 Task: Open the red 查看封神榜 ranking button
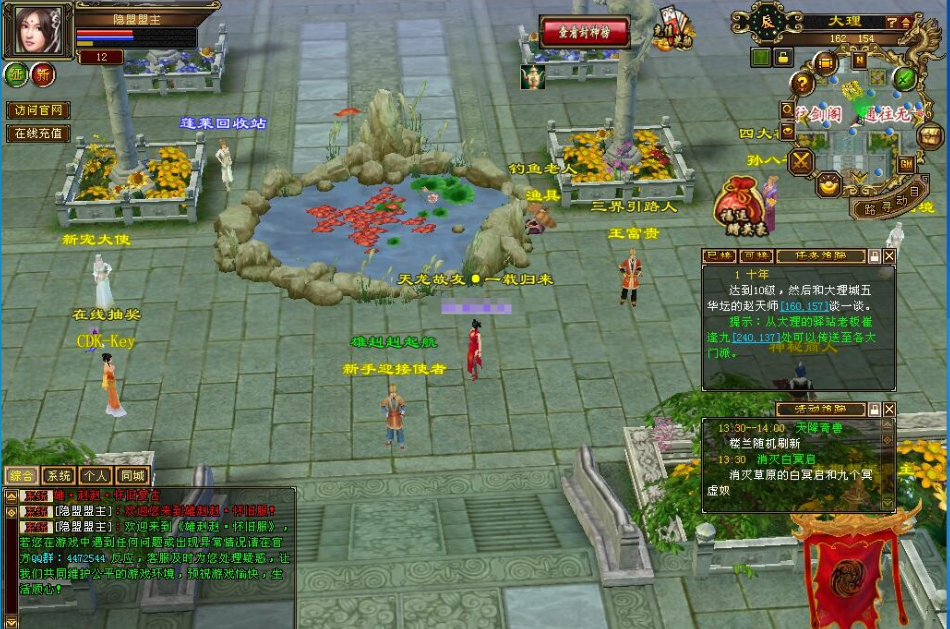tap(585, 33)
